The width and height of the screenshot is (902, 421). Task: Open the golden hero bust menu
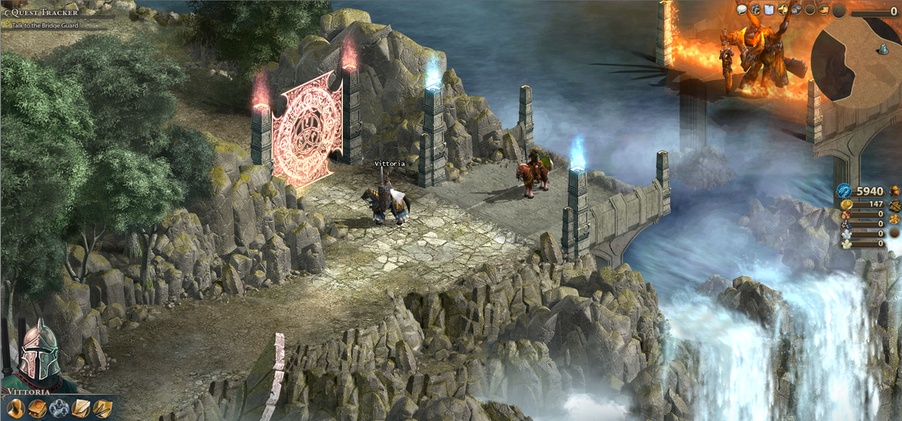(x=15, y=408)
